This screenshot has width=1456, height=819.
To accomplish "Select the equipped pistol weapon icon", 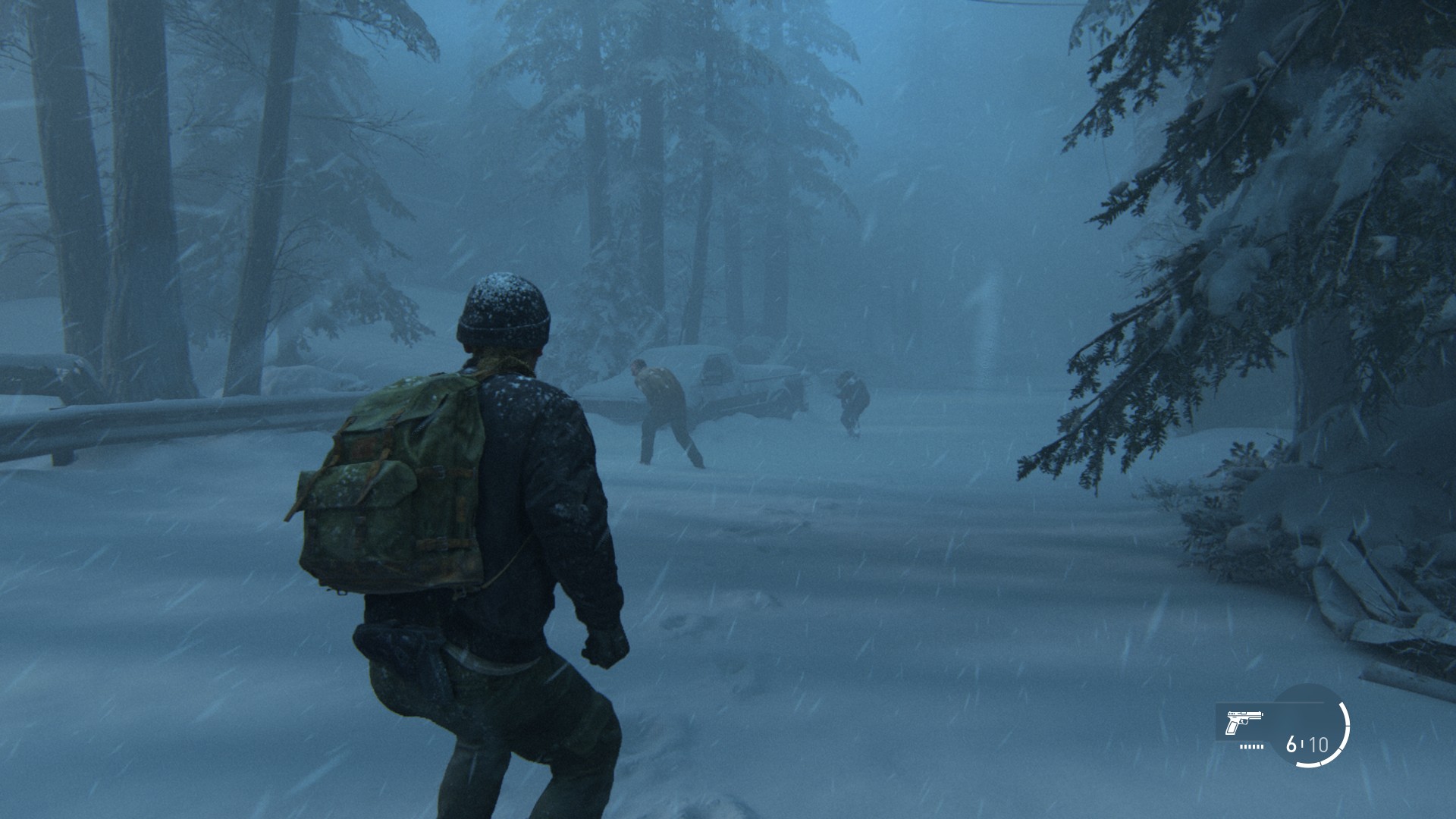I will [1244, 721].
